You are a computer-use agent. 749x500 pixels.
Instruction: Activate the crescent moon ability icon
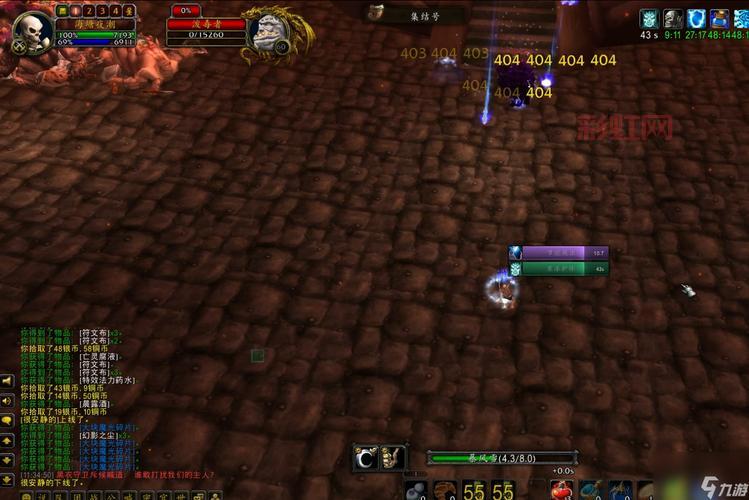click(365, 458)
